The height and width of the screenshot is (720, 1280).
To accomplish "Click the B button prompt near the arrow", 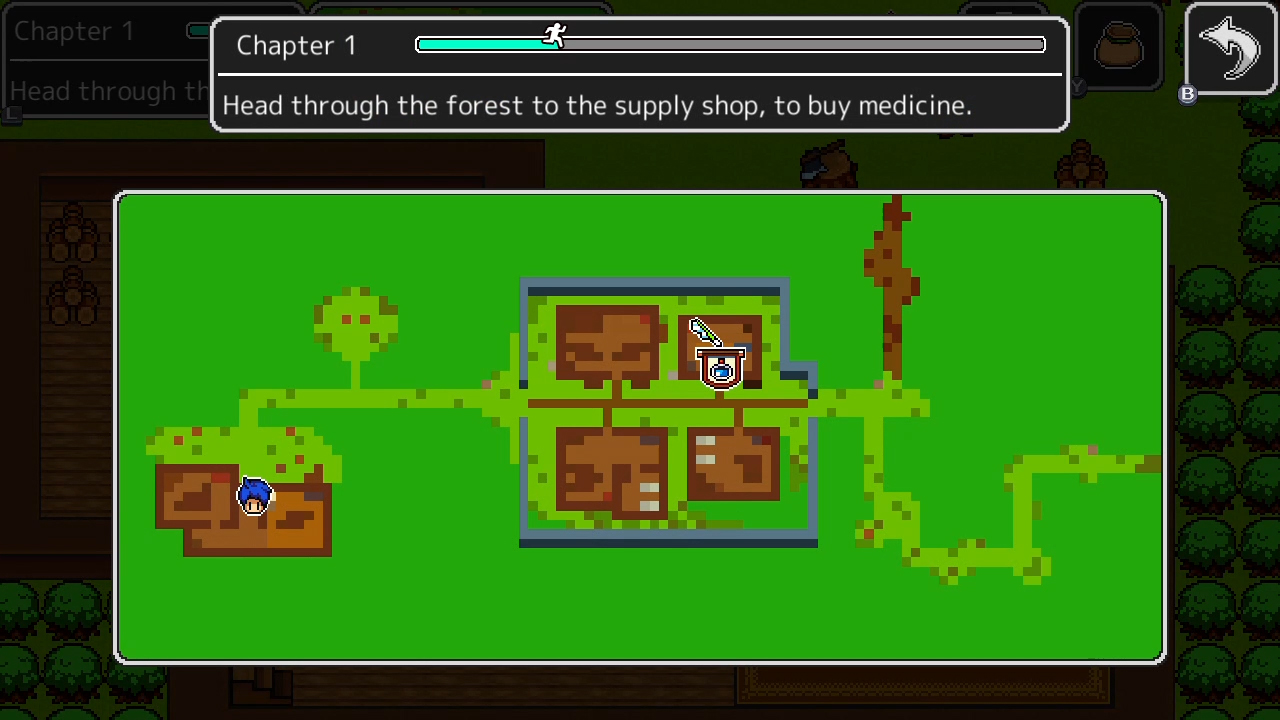I will point(1187,95).
